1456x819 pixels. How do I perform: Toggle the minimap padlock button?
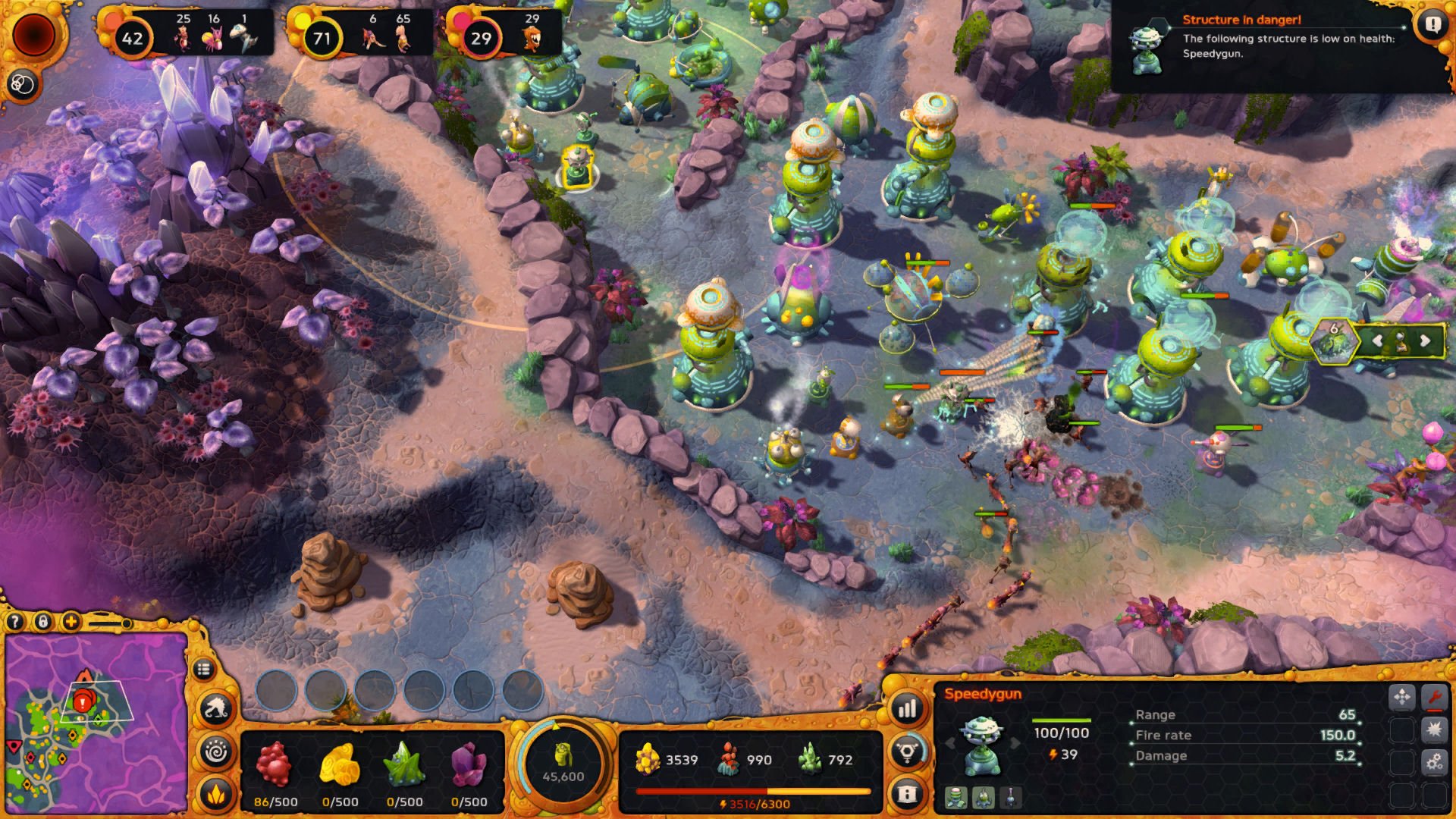point(43,623)
